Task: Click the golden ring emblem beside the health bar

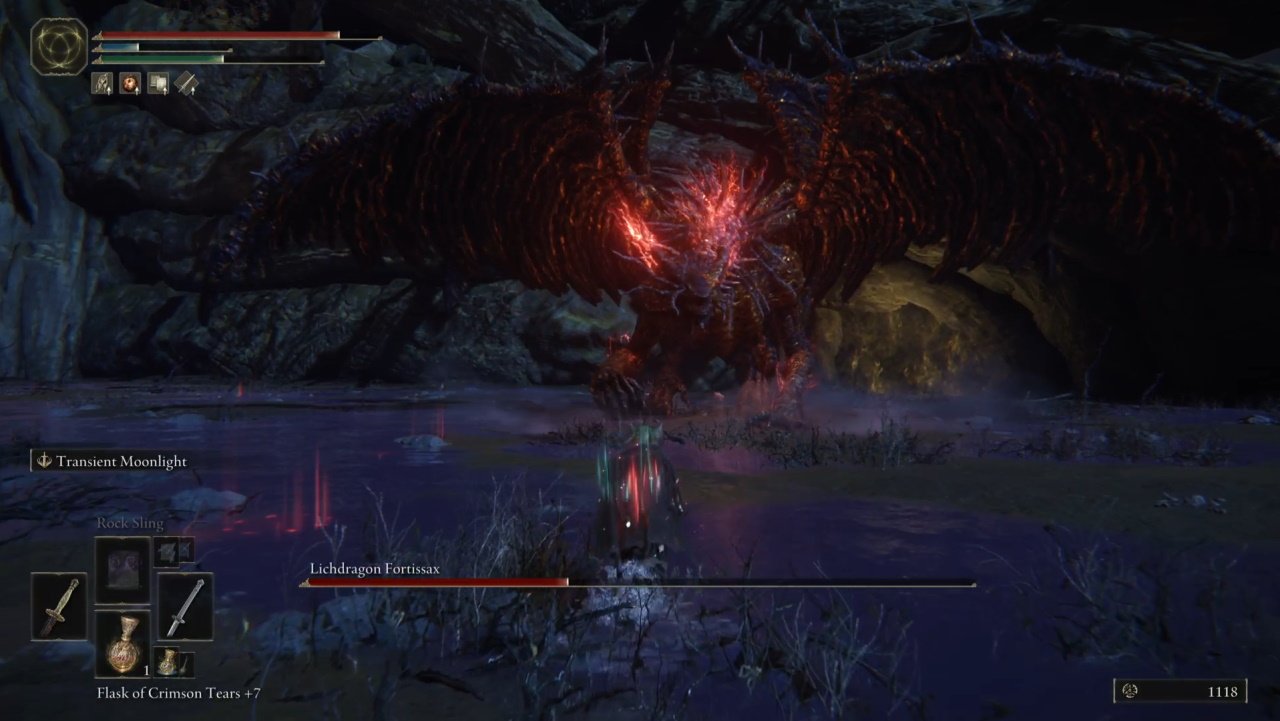Action: [x=59, y=46]
